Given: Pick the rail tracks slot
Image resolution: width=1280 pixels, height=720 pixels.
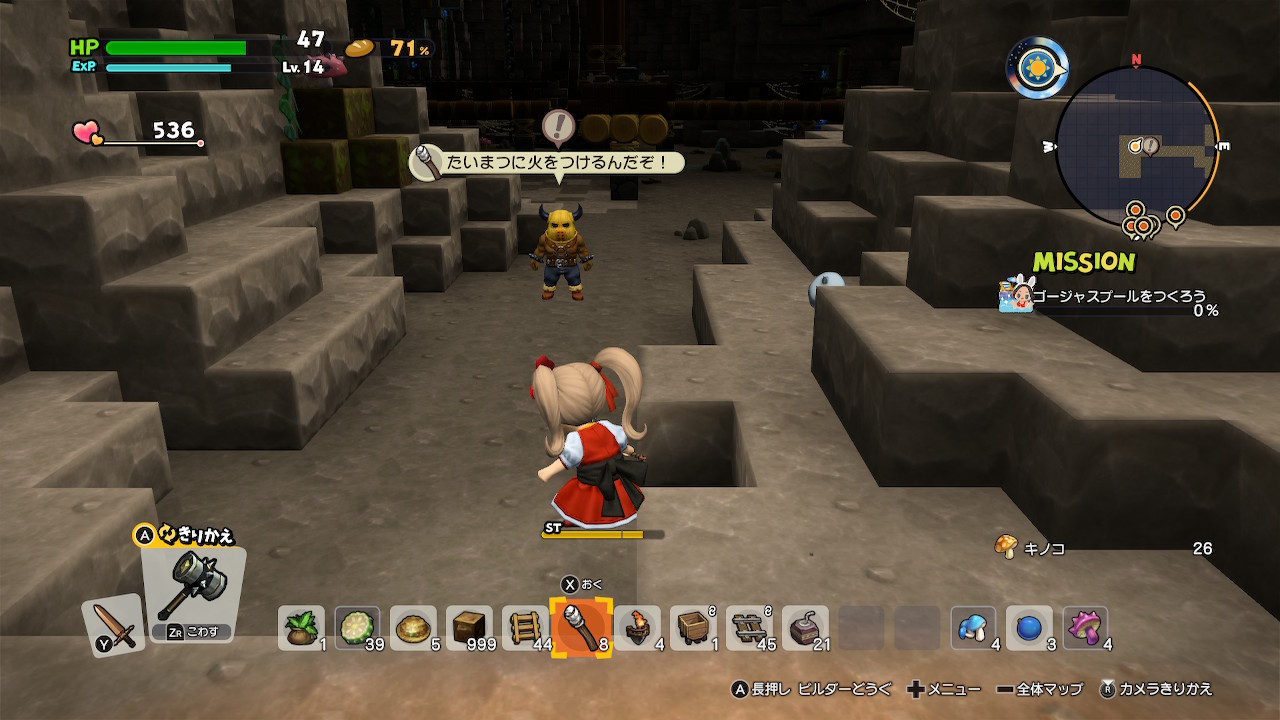Looking at the screenshot, I should click(749, 628).
